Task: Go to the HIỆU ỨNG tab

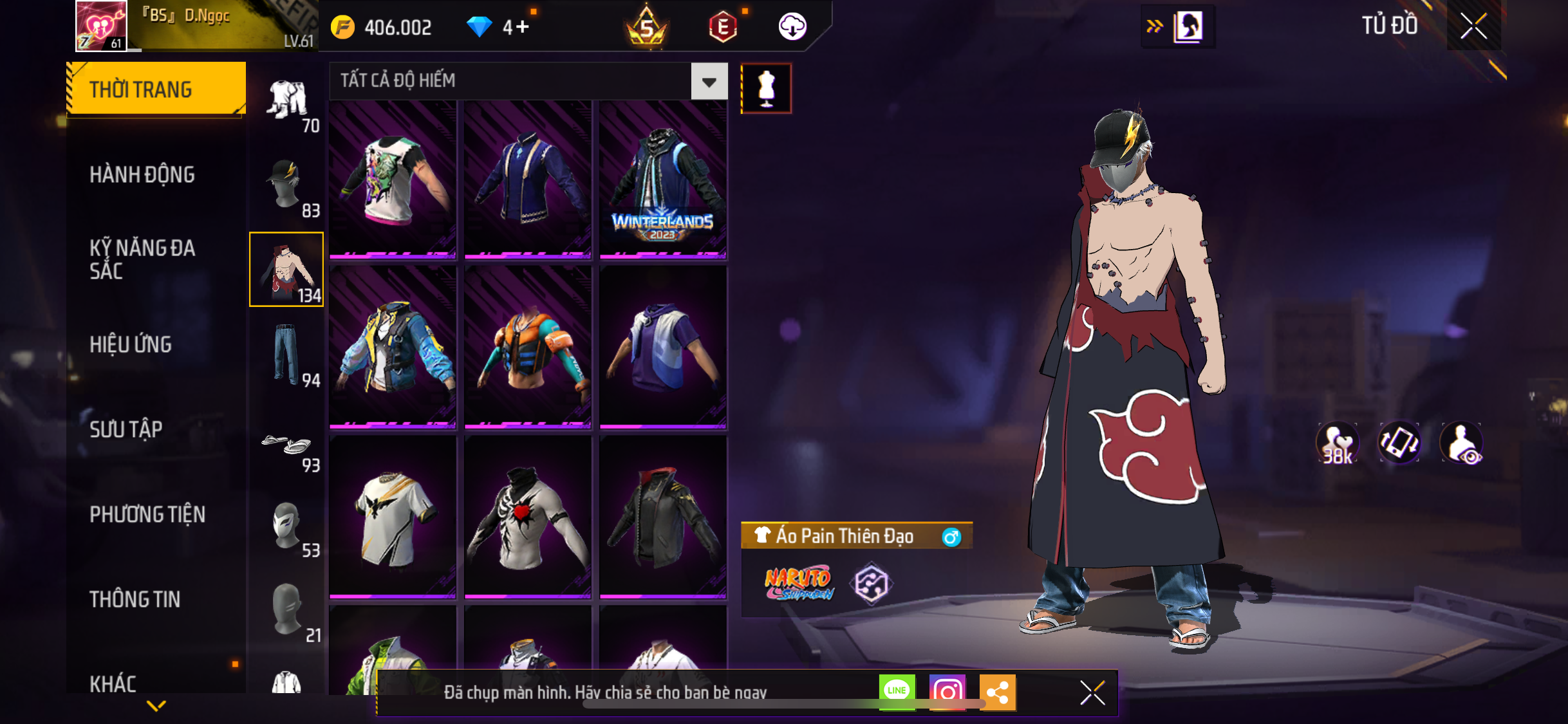Action: click(x=131, y=344)
